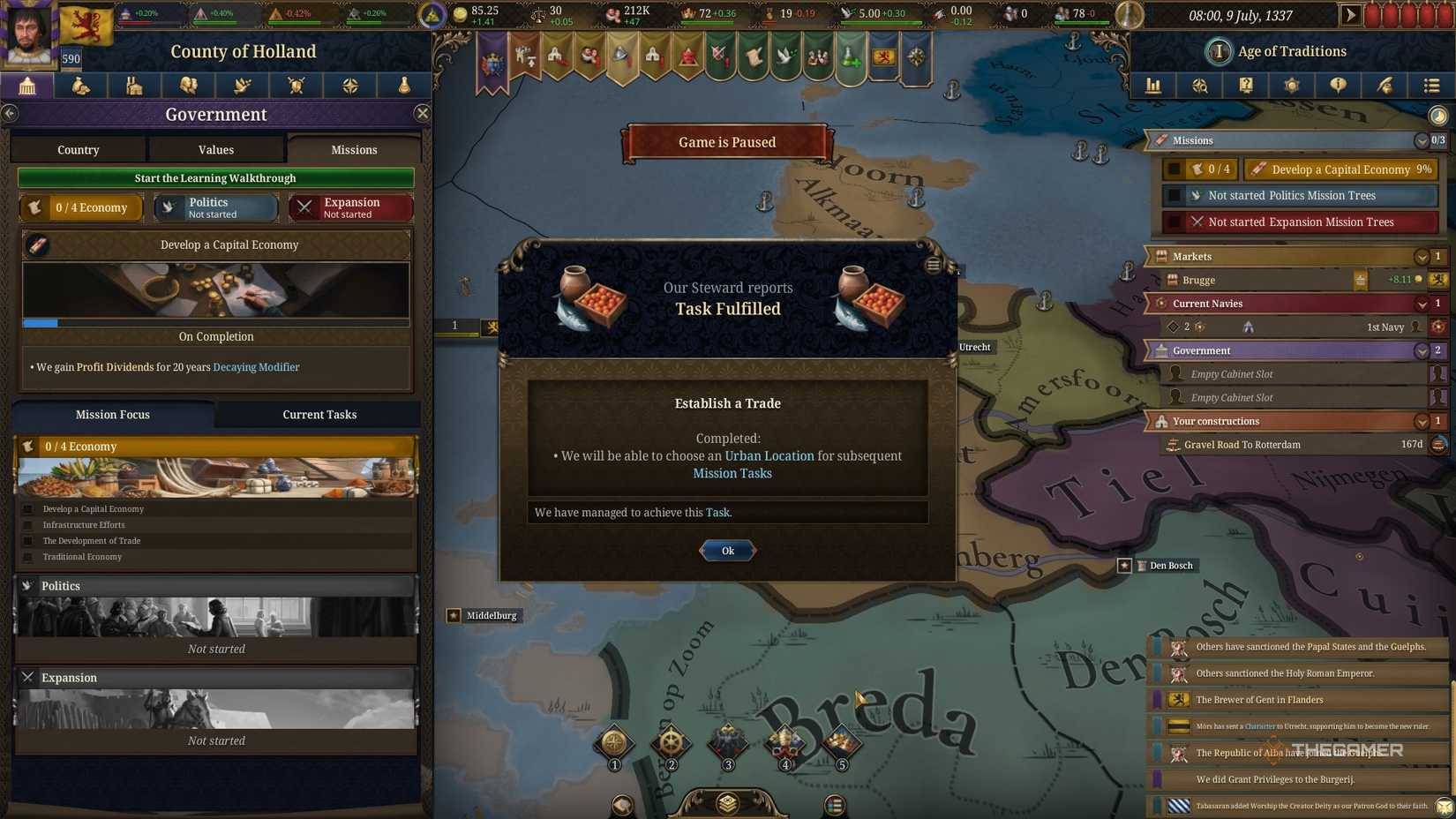Toggle the checkbox beside Develop a Capital Economy

[x=1176, y=169]
